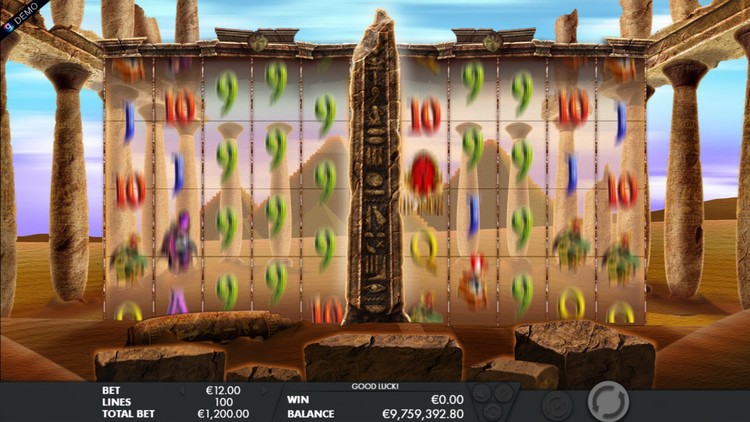Start autoplay with the small play button
This screenshot has height=422, width=750.
point(556,404)
